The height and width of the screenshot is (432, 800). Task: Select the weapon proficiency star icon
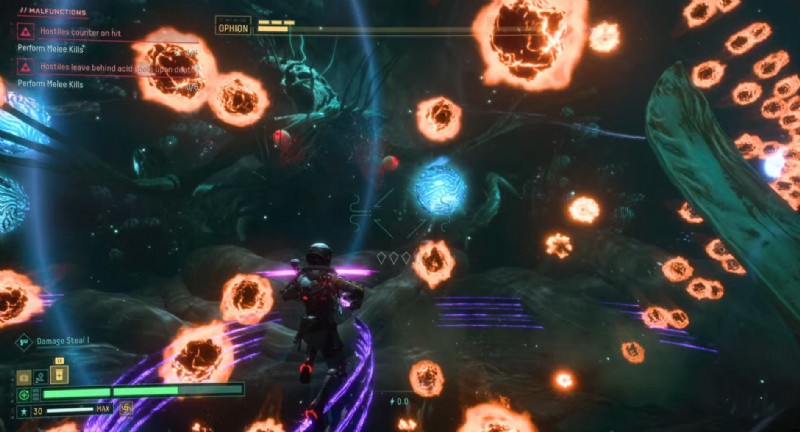(23, 410)
